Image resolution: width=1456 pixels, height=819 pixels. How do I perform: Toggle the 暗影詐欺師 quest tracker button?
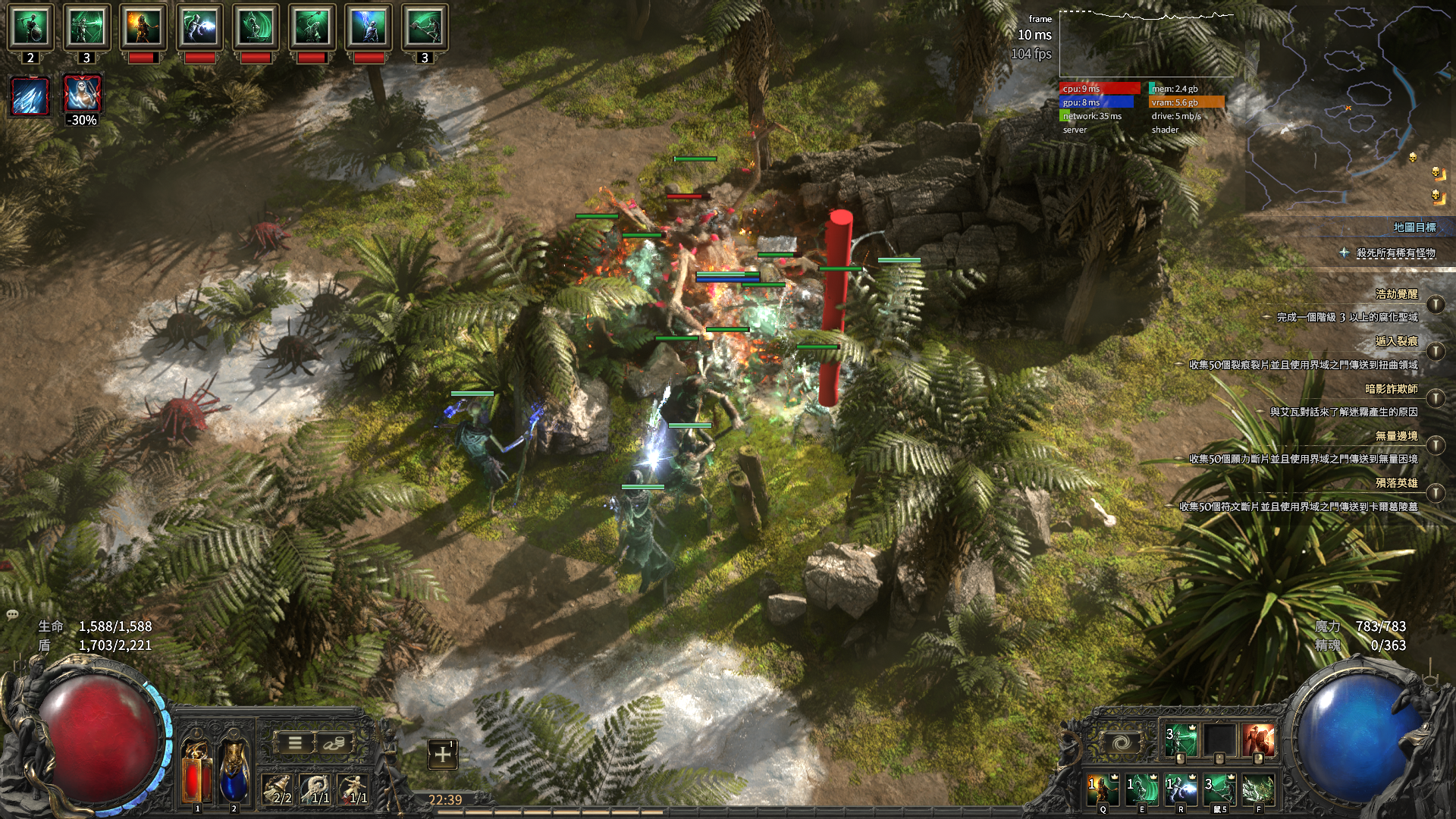click(x=1435, y=398)
